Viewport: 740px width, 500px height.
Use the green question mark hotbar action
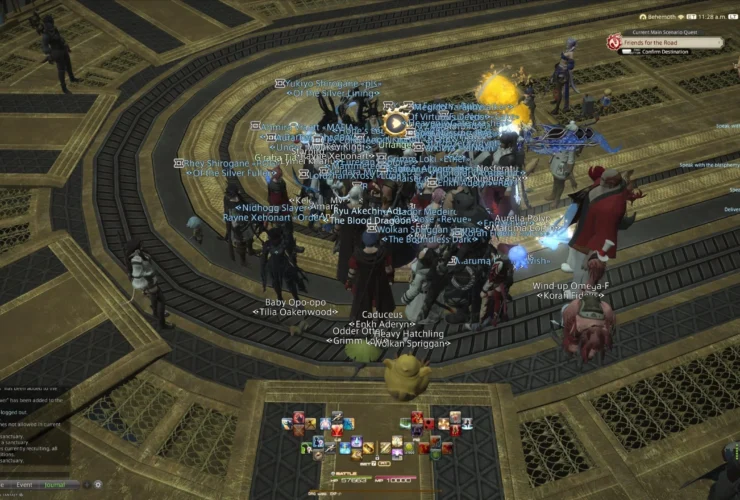coord(306,447)
